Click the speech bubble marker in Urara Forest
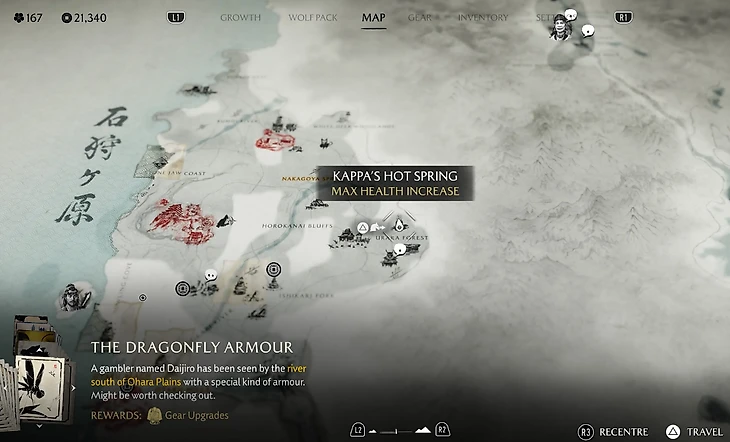The height and width of the screenshot is (442, 730). pyautogui.click(x=401, y=248)
